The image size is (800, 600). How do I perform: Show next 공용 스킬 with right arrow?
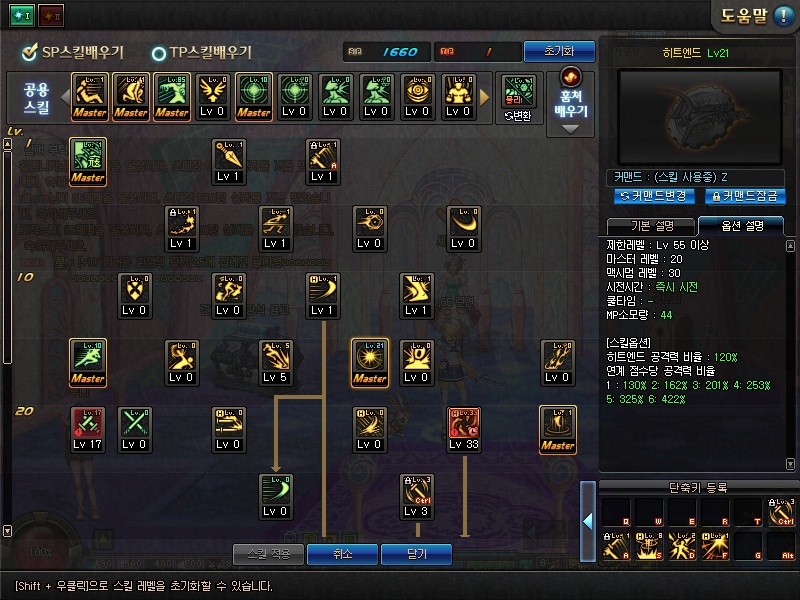(x=486, y=97)
